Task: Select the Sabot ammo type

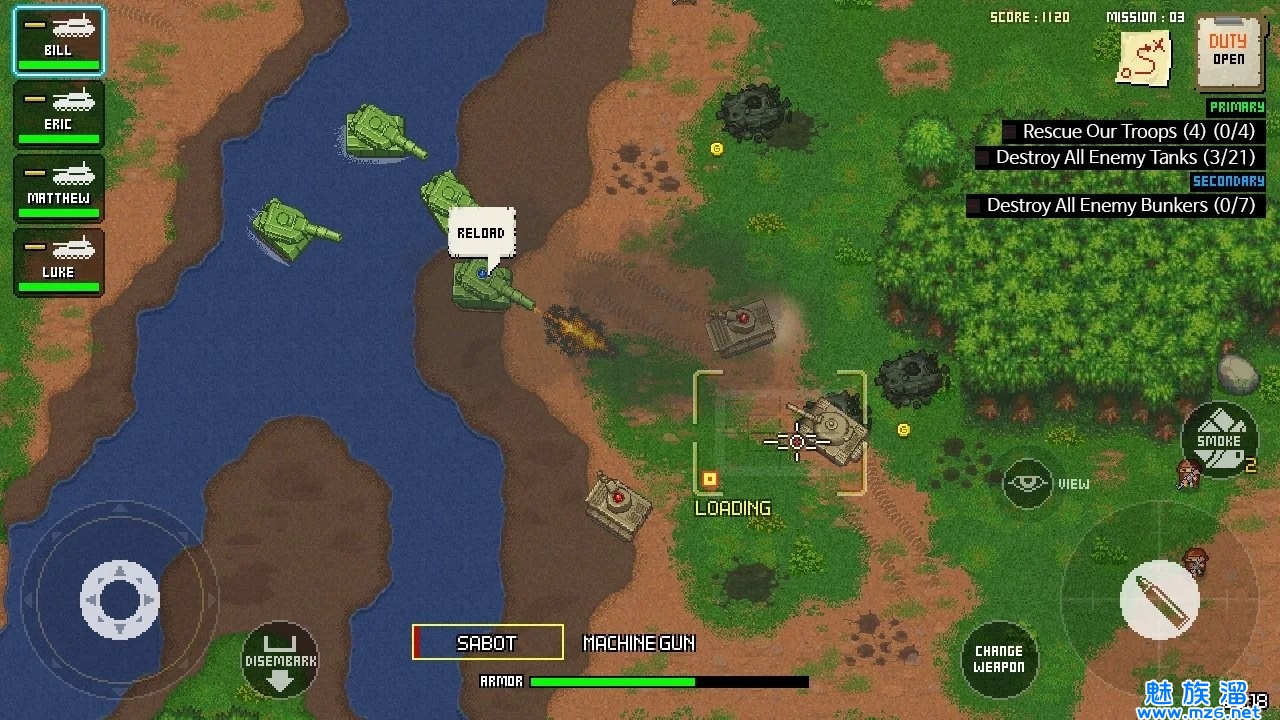Action: (488, 643)
